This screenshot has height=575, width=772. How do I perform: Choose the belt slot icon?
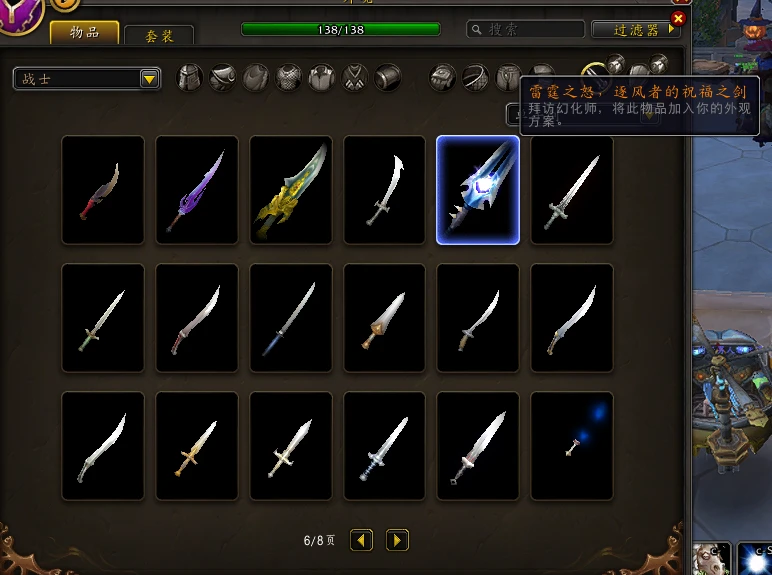(476, 77)
